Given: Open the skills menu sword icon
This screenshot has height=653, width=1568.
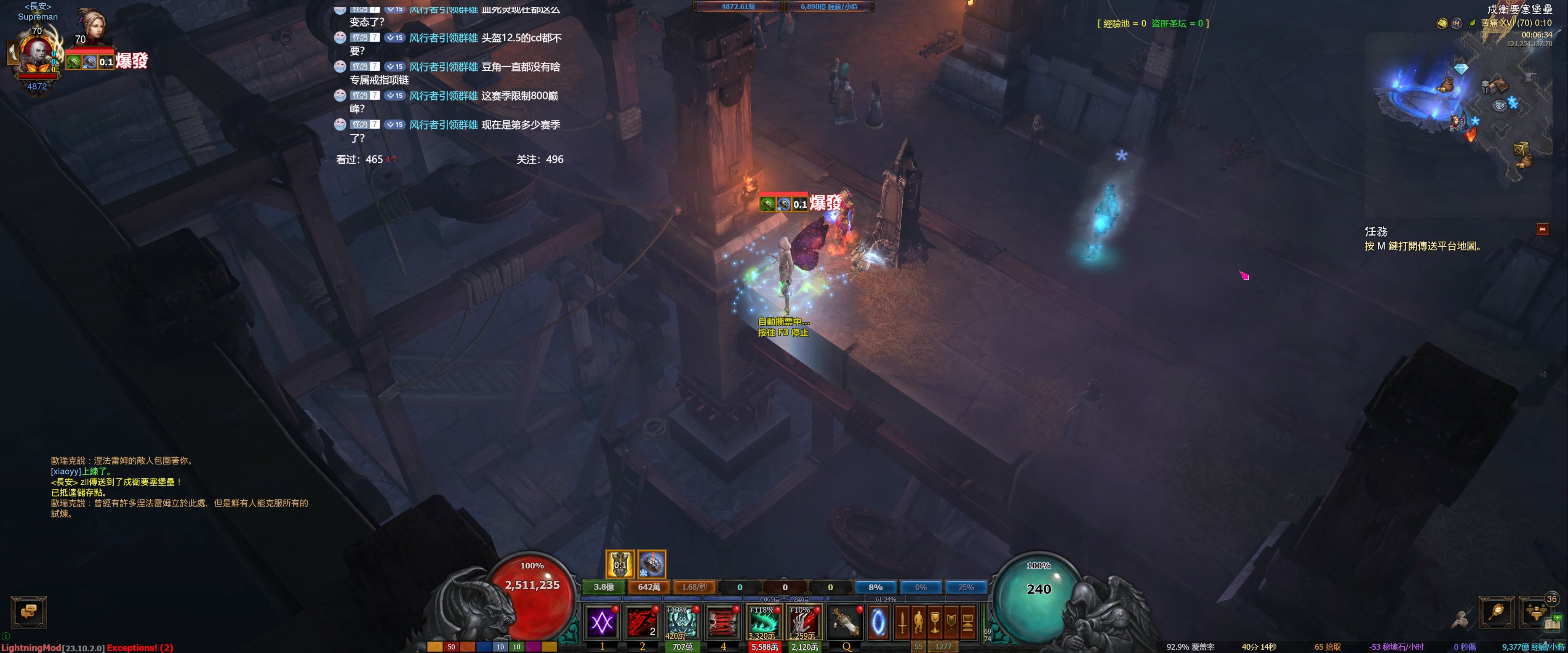Looking at the screenshot, I should (x=902, y=622).
